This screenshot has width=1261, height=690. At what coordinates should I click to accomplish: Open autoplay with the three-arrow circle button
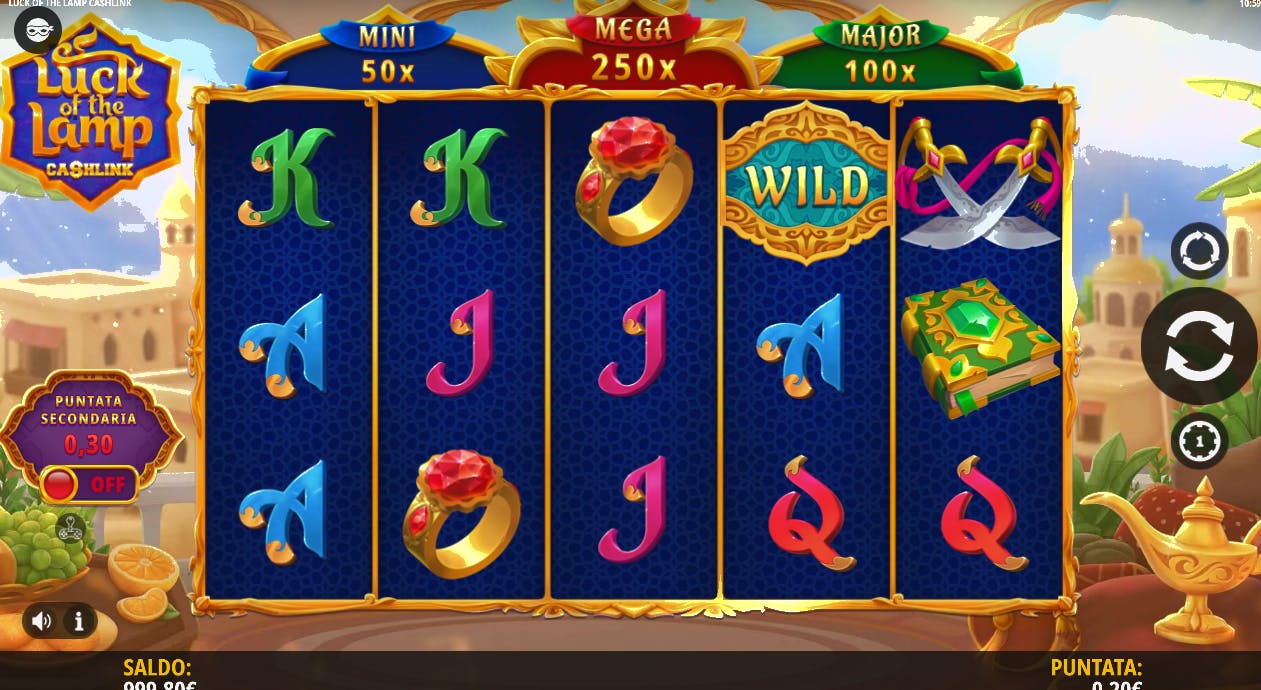click(x=1199, y=250)
